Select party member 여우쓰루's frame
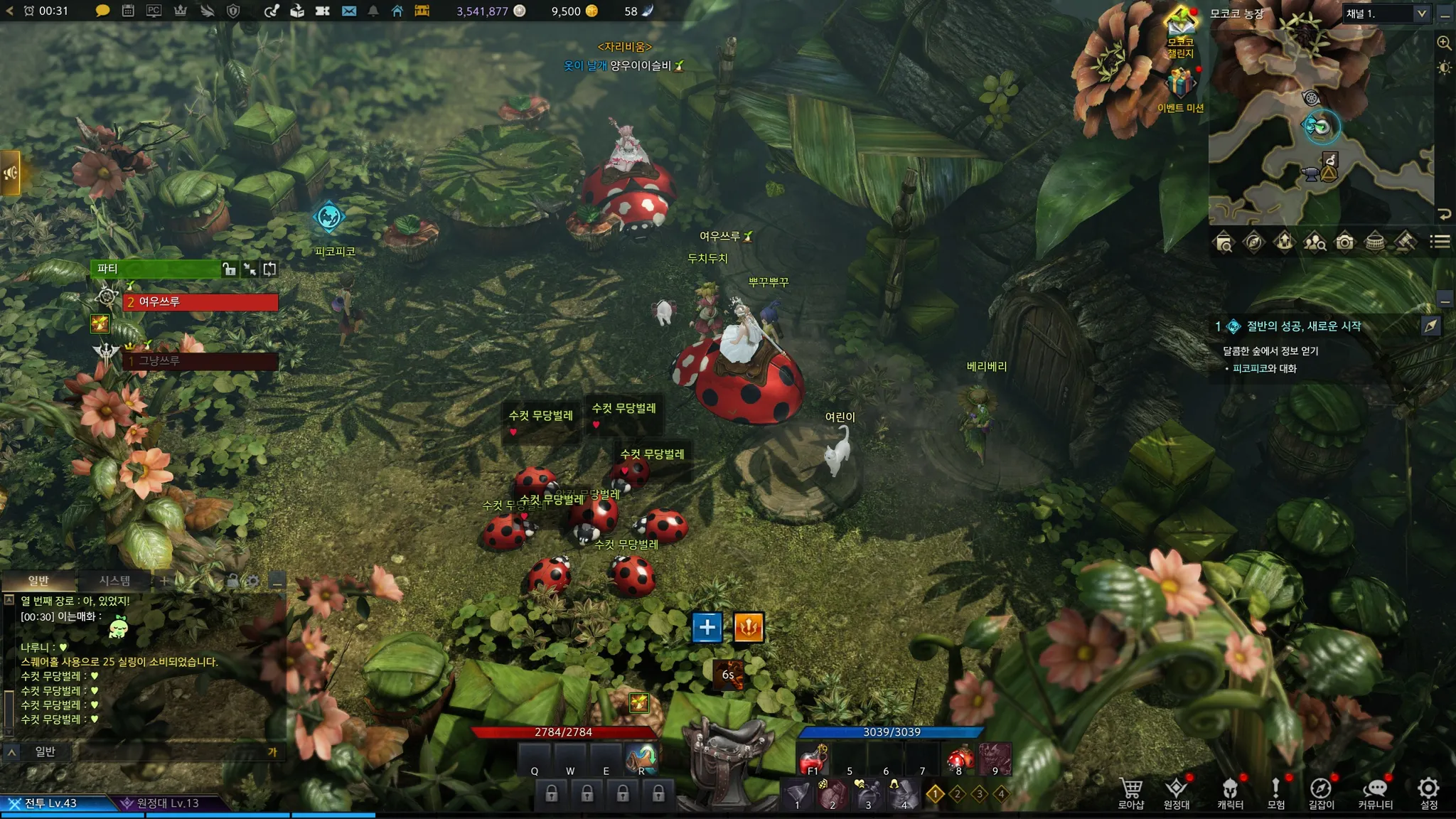 pyautogui.click(x=200, y=302)
